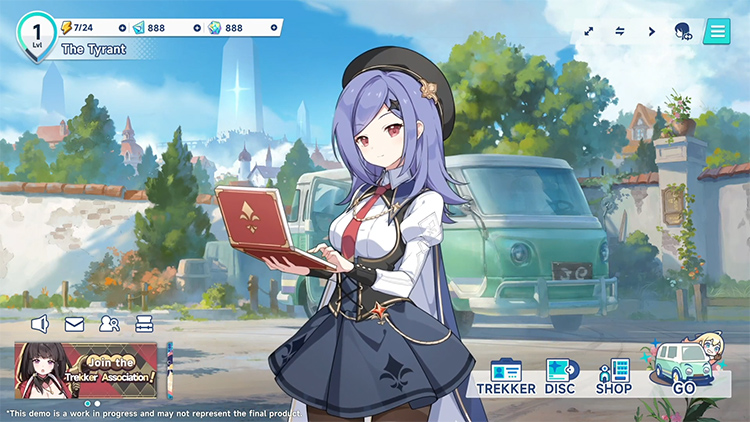Open the storage chest icon
The image size is (750, 422).
(144, 324)
